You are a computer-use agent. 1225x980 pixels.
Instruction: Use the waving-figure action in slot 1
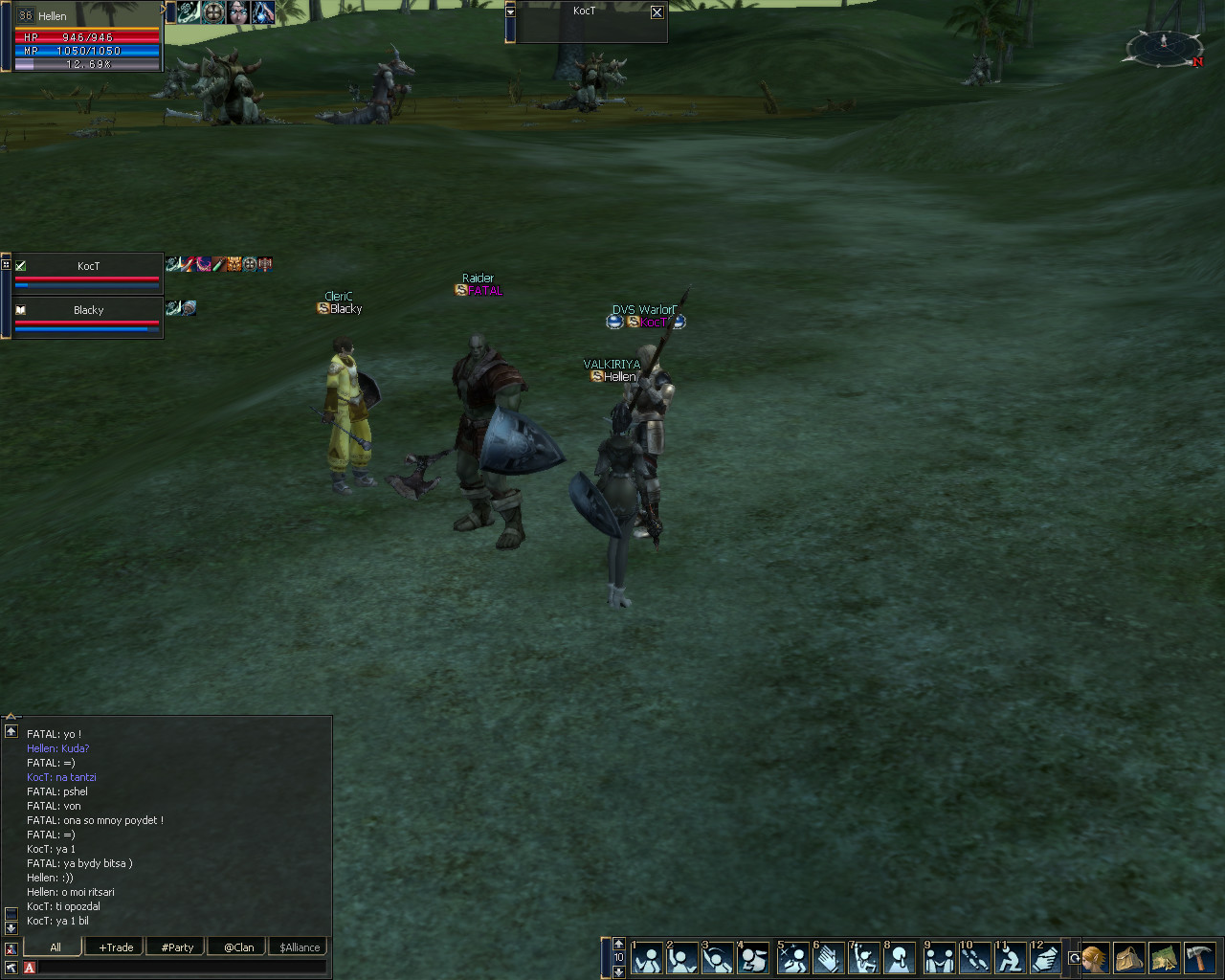648,958
